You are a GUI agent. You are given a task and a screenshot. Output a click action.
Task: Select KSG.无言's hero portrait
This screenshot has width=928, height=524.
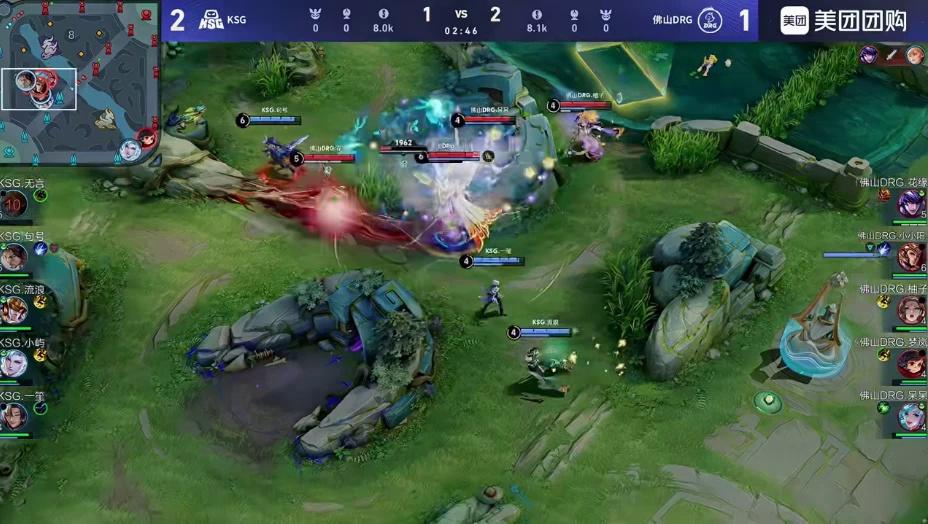(x=13, y=206)
